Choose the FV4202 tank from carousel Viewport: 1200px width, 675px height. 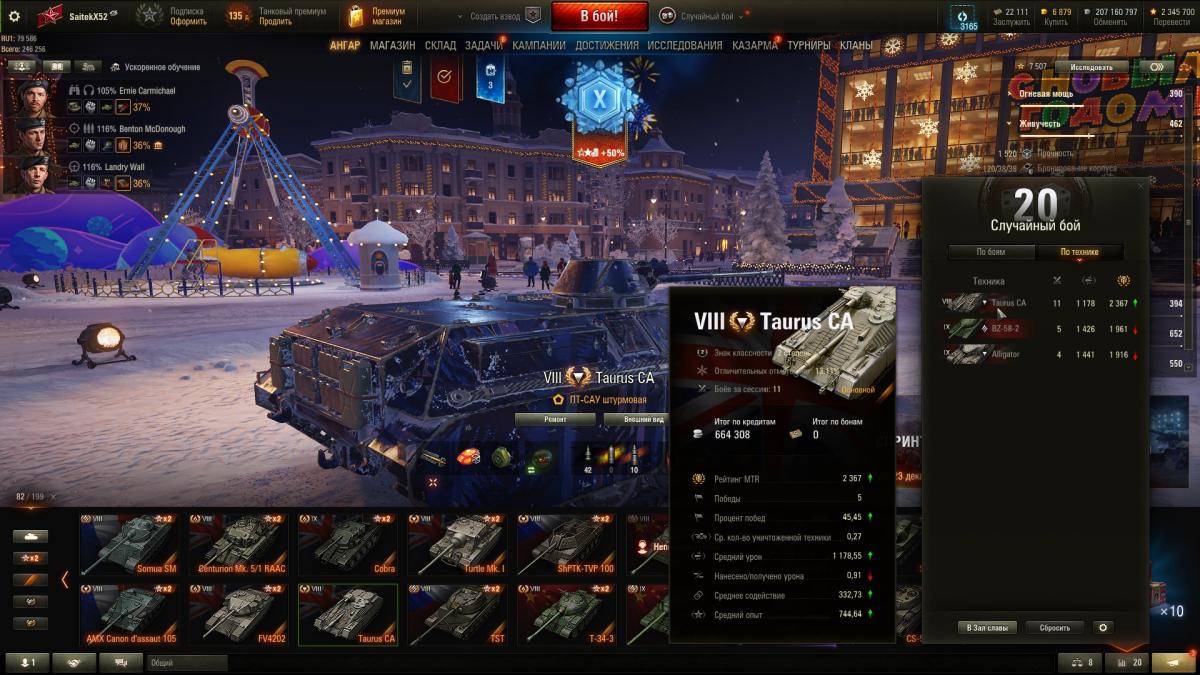238,612
